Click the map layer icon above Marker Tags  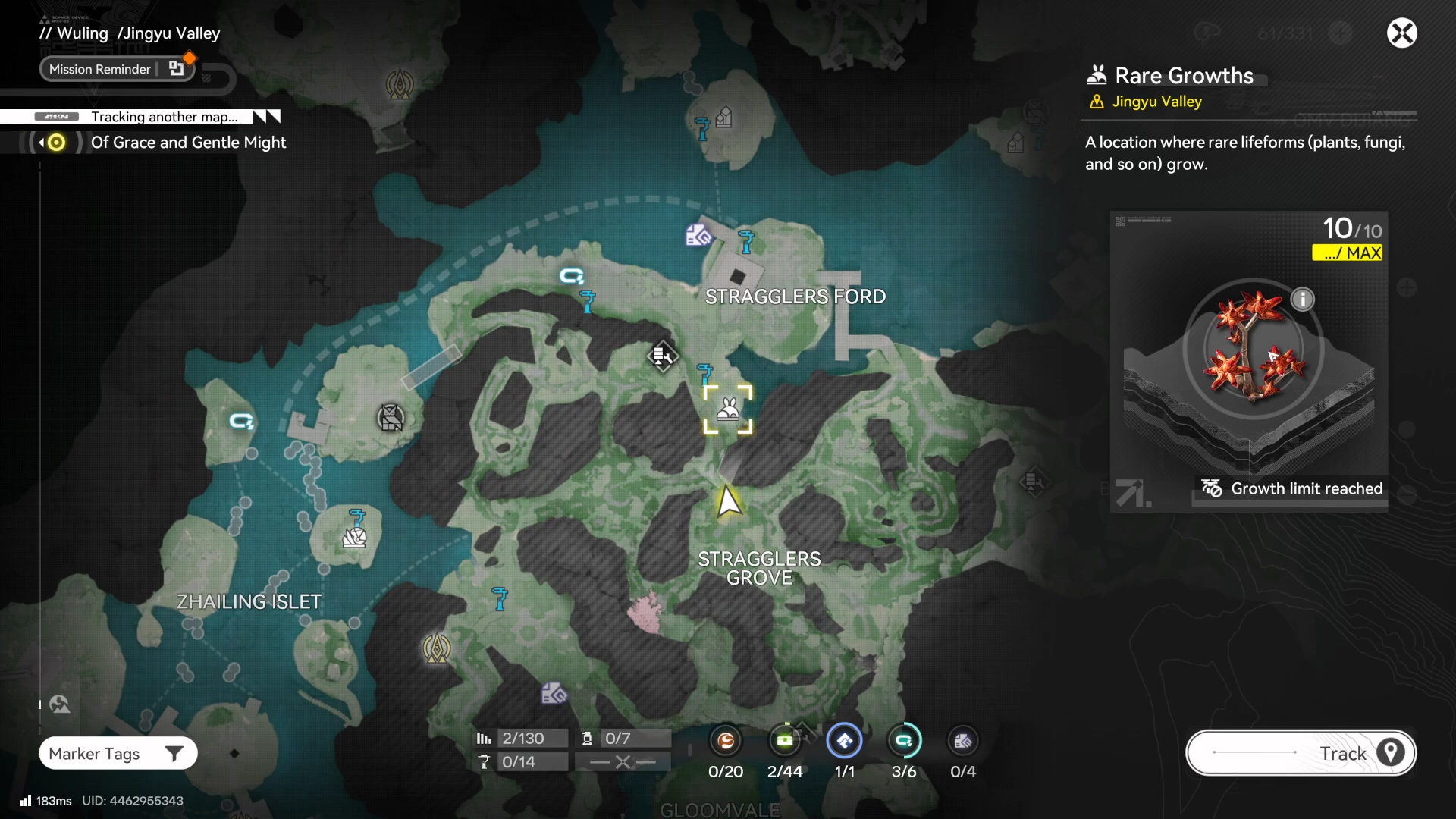pos(60,704)
